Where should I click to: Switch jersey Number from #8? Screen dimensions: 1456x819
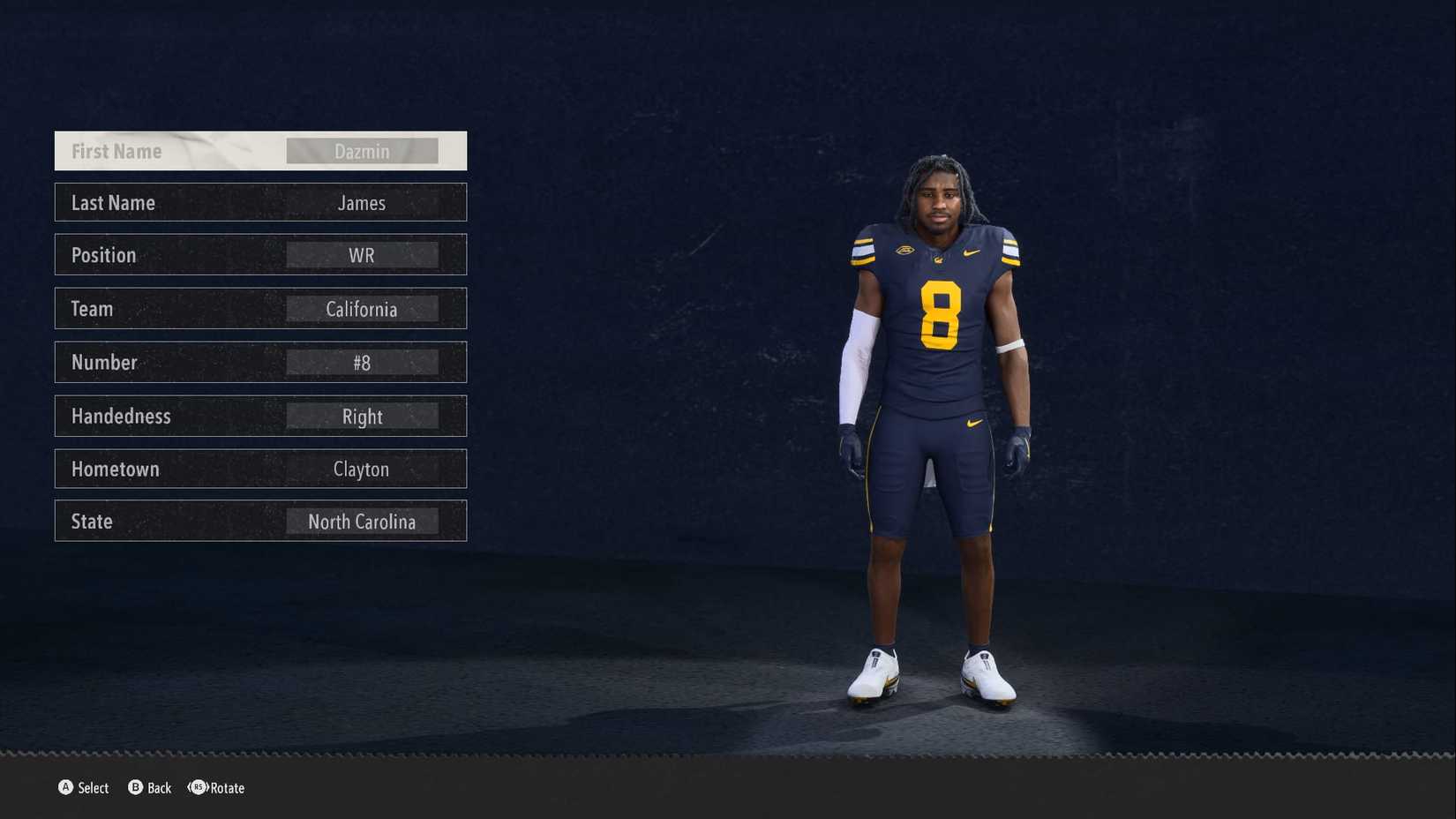tap(362, 362)
